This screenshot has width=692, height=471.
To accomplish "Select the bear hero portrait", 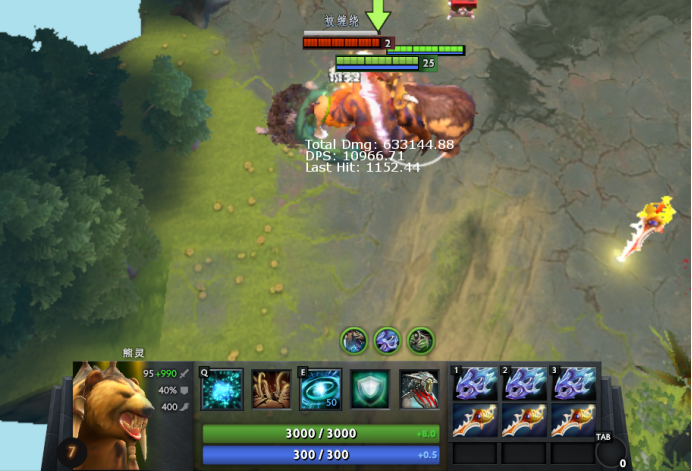I will tap(113, 403).
